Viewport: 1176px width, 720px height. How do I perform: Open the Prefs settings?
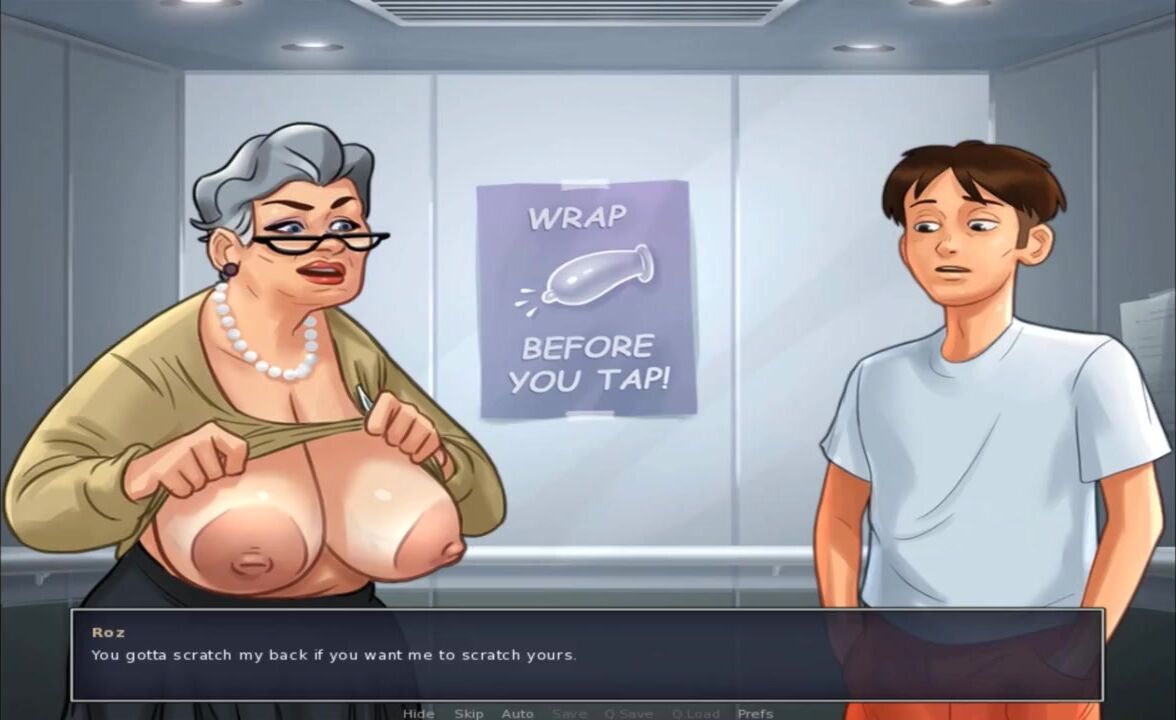tap(755, 713)
